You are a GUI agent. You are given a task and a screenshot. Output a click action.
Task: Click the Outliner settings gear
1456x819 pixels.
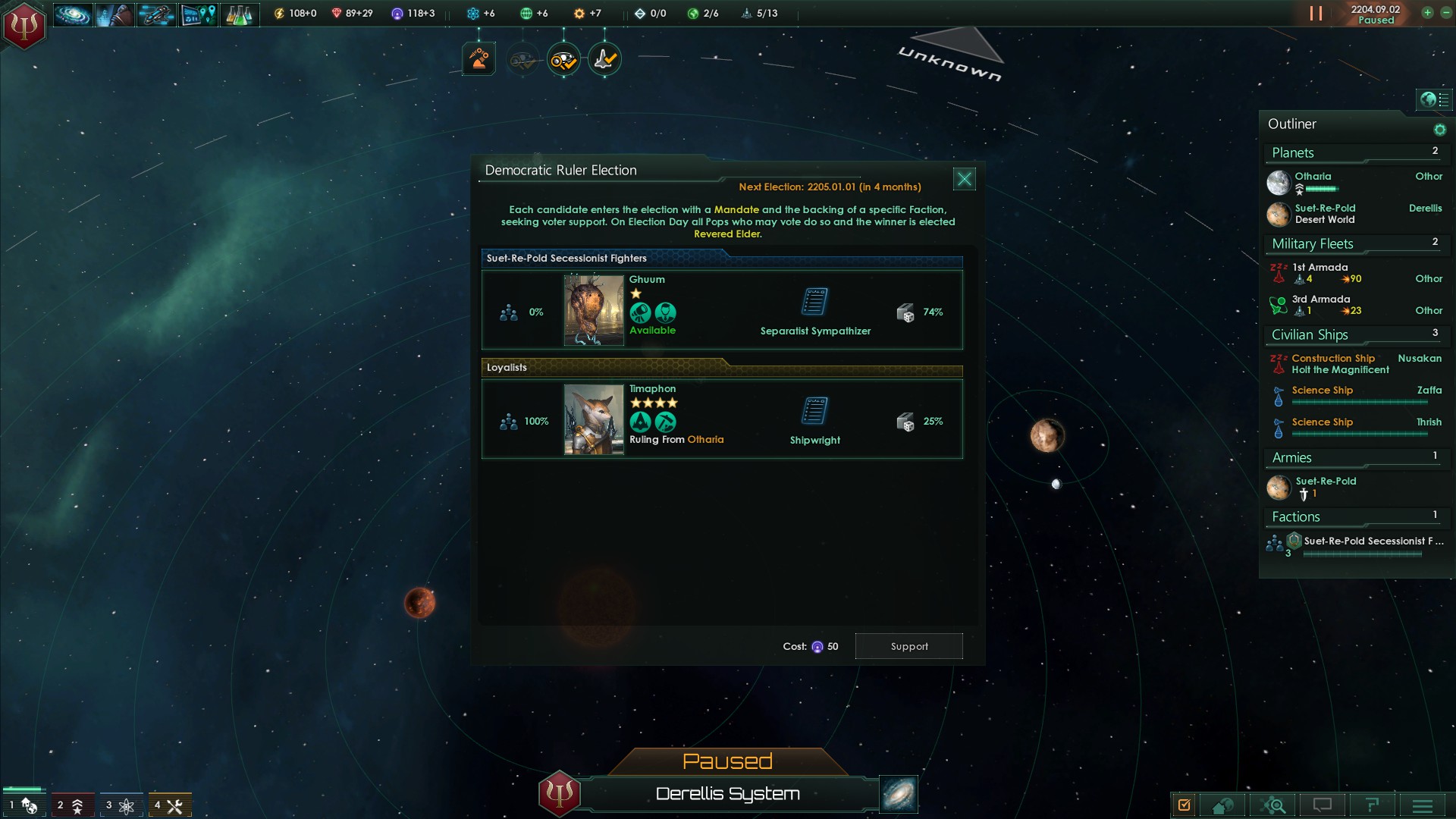point(1440,129)
